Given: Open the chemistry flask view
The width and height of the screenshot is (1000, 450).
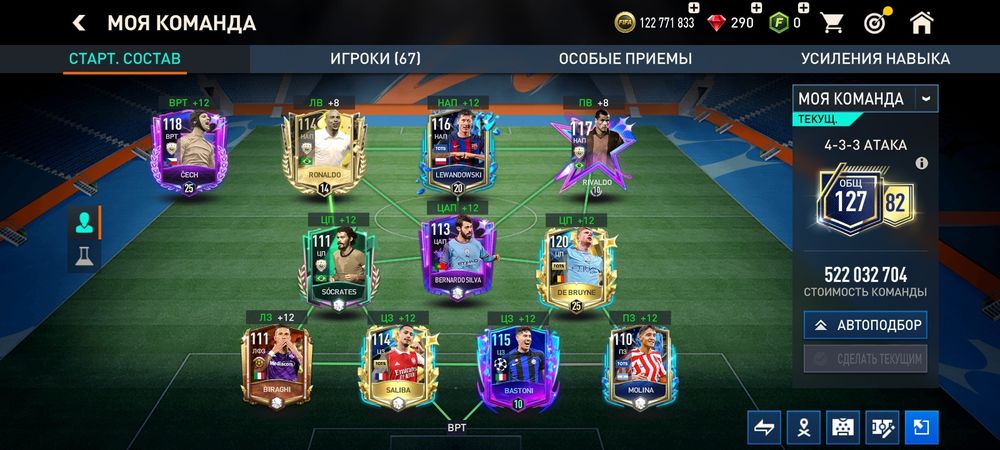Looking at the screenshot, I should click(x=84, y=255).
